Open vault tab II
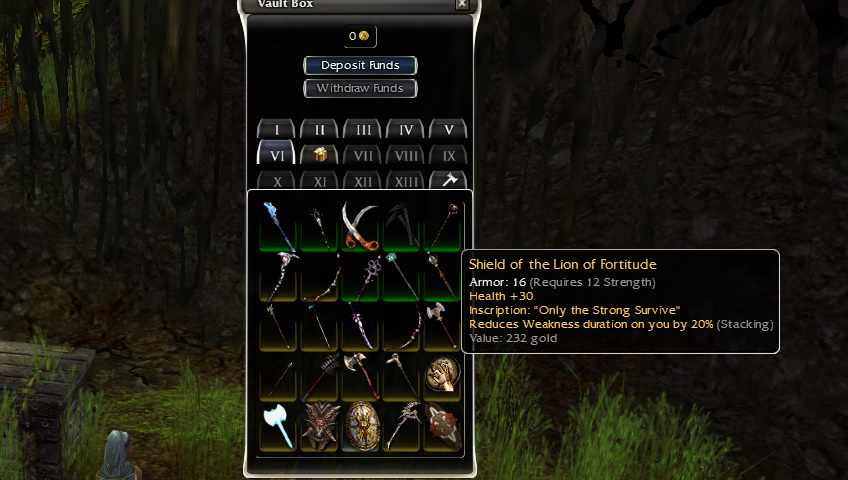The height and width of the screenshot is (480, 848). [320, 130]
